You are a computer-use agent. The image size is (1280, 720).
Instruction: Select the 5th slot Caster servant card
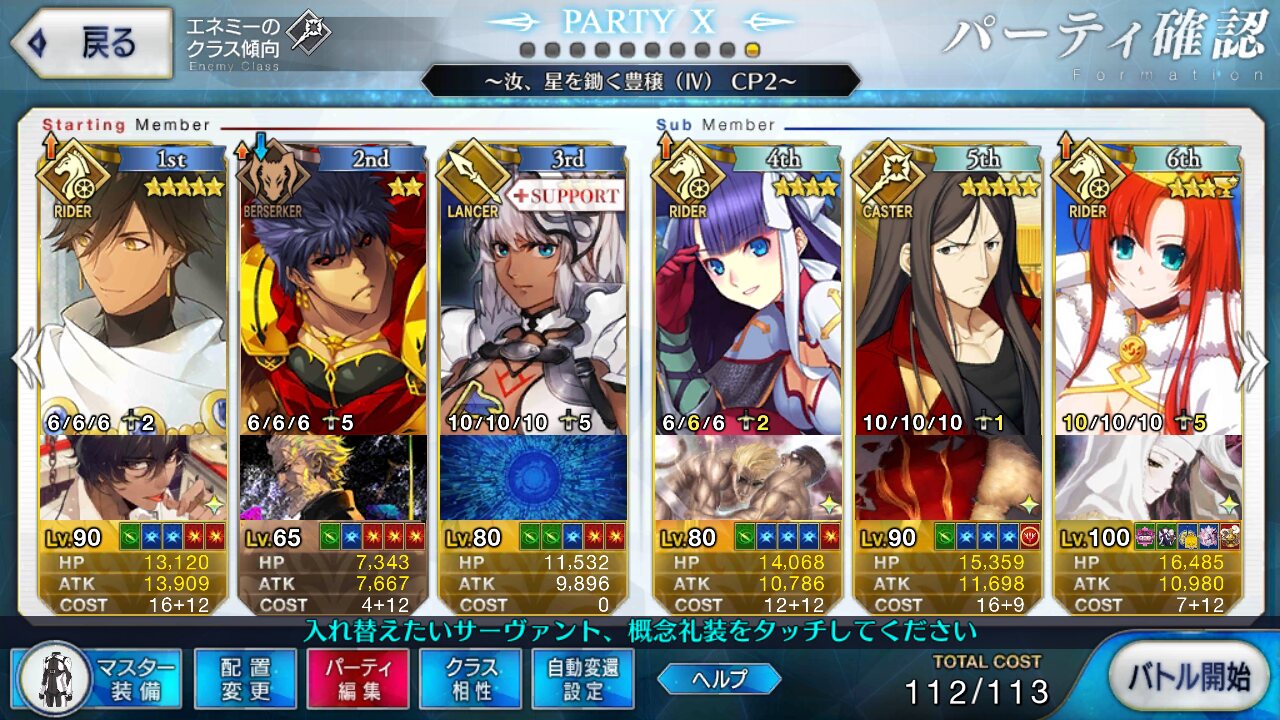tap(947, 300)
